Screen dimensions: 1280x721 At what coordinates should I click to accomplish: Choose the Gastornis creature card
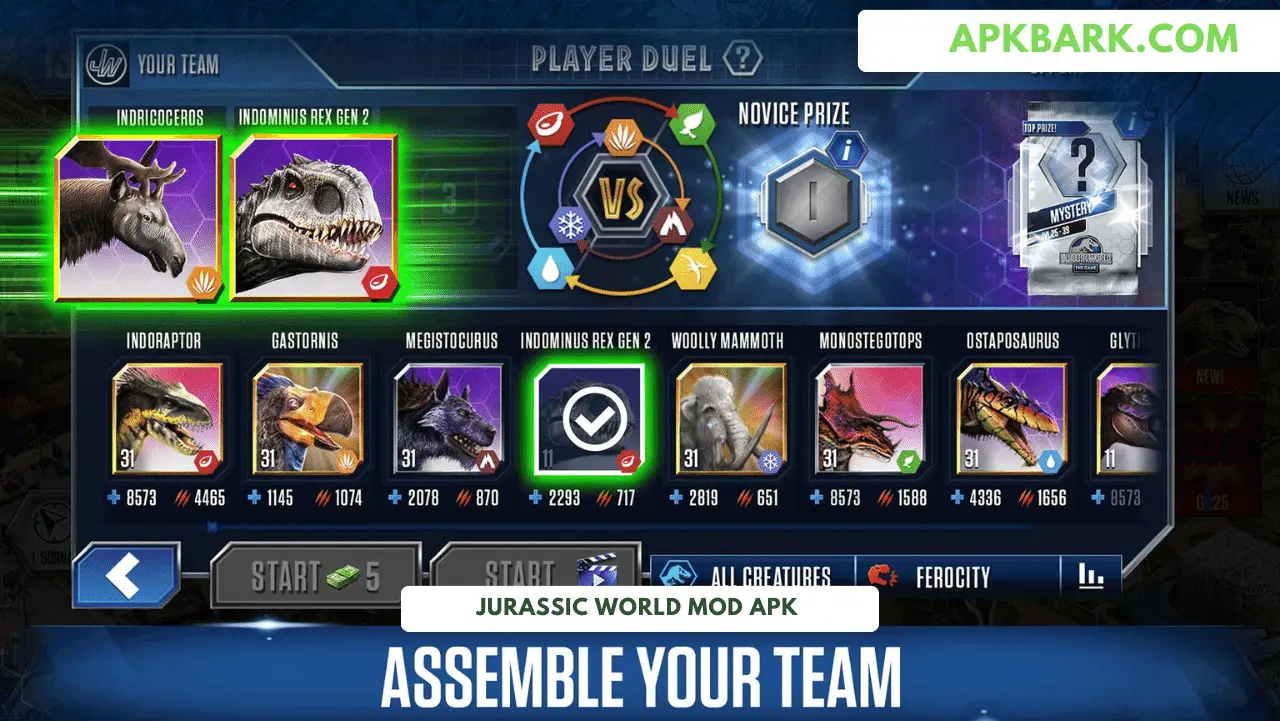pyautogui.click(x=307, y=418)
